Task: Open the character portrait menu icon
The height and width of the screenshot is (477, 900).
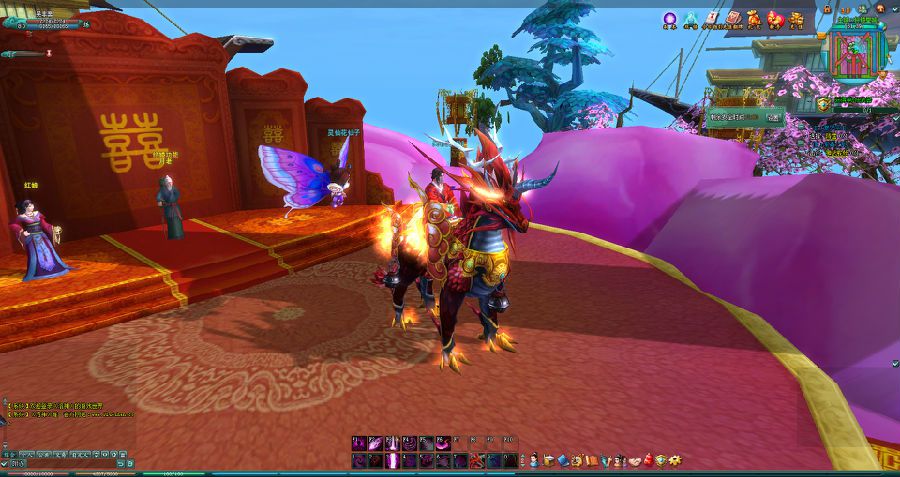Action: [535, 460]
